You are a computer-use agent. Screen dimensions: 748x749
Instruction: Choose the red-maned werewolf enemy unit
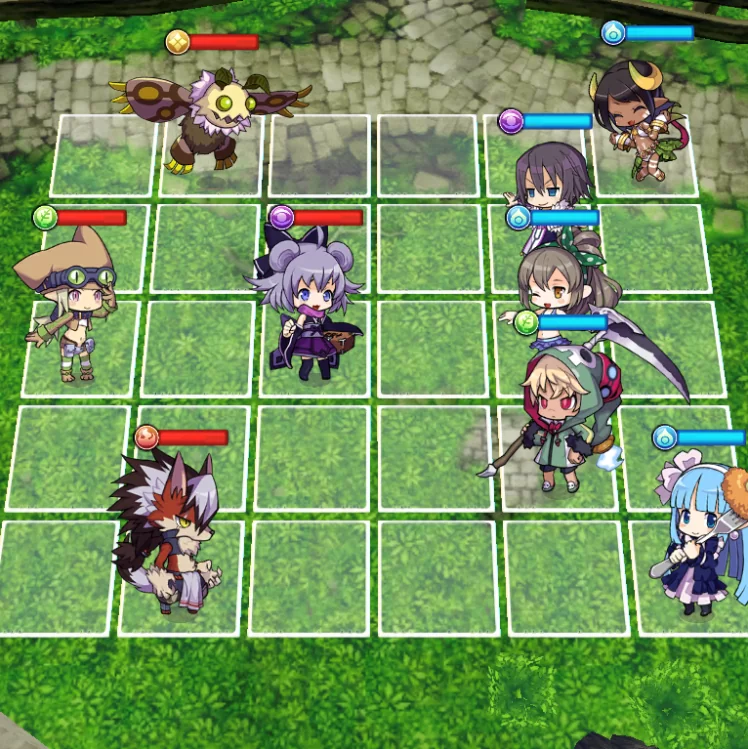(167, 530)
